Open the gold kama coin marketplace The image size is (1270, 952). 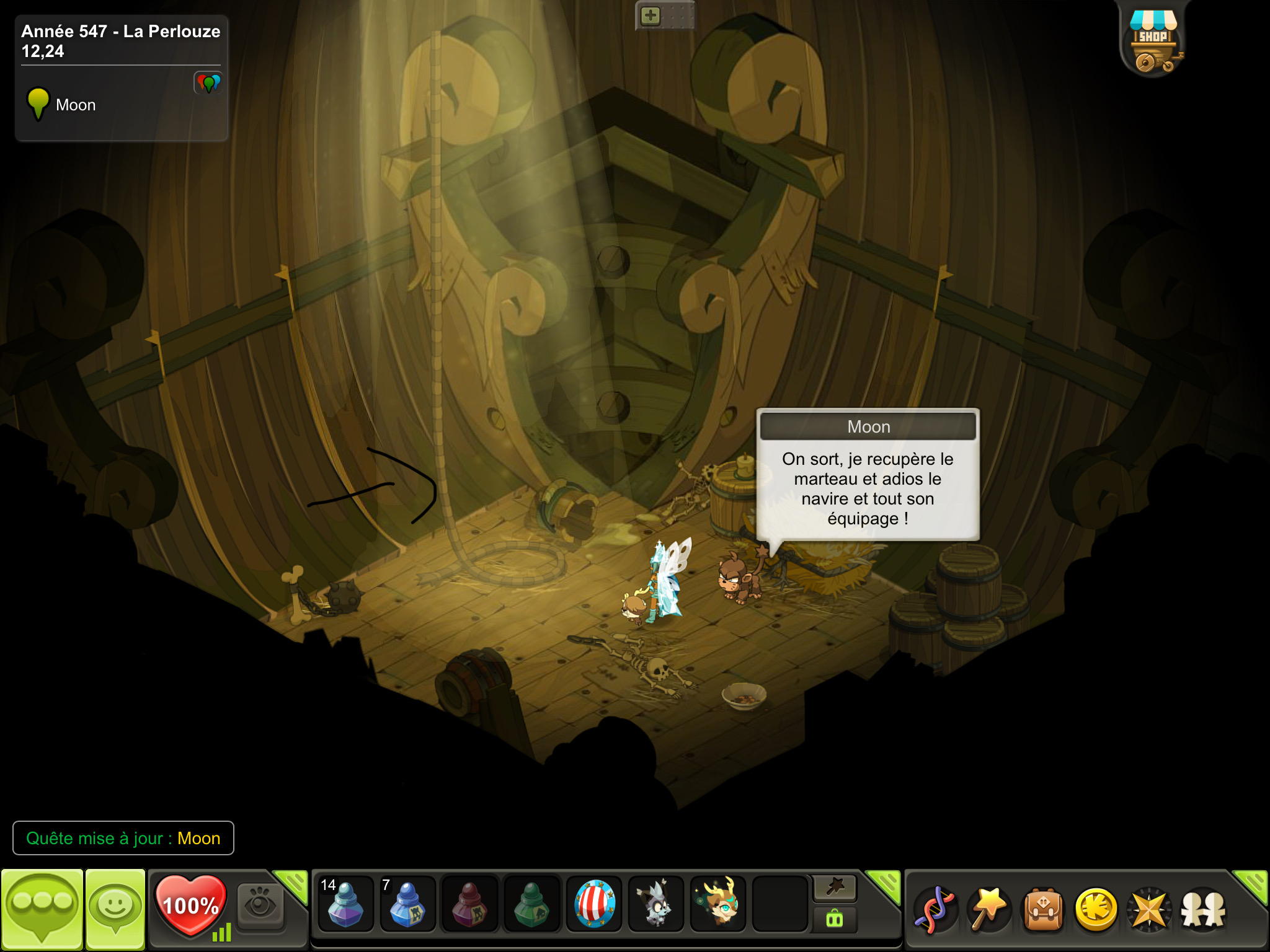1096,909
